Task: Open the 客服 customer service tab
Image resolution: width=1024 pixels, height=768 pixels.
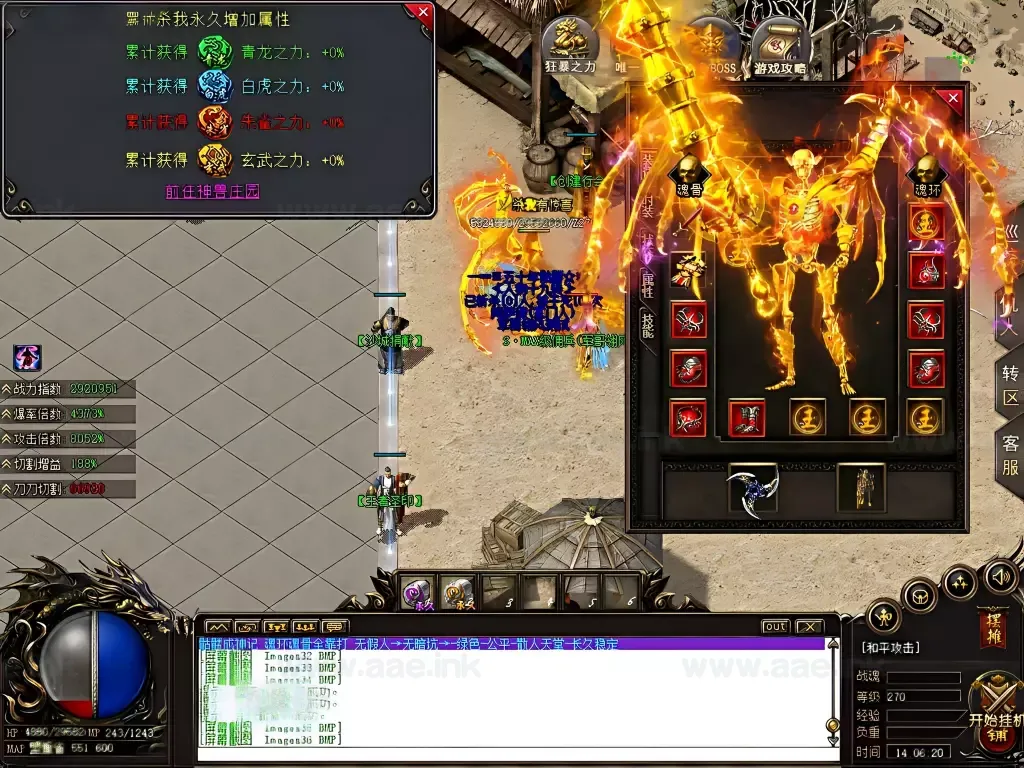Action: tap(1010, 457)
